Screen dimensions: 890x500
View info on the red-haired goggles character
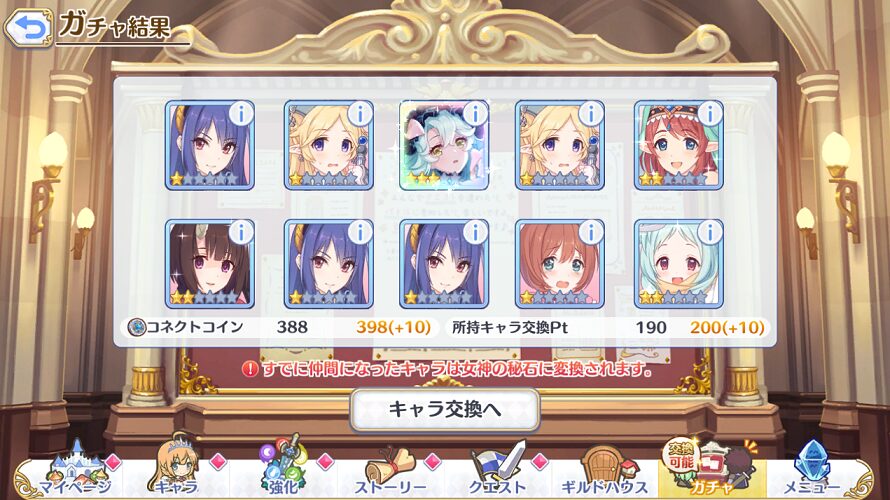click(709, 113)
